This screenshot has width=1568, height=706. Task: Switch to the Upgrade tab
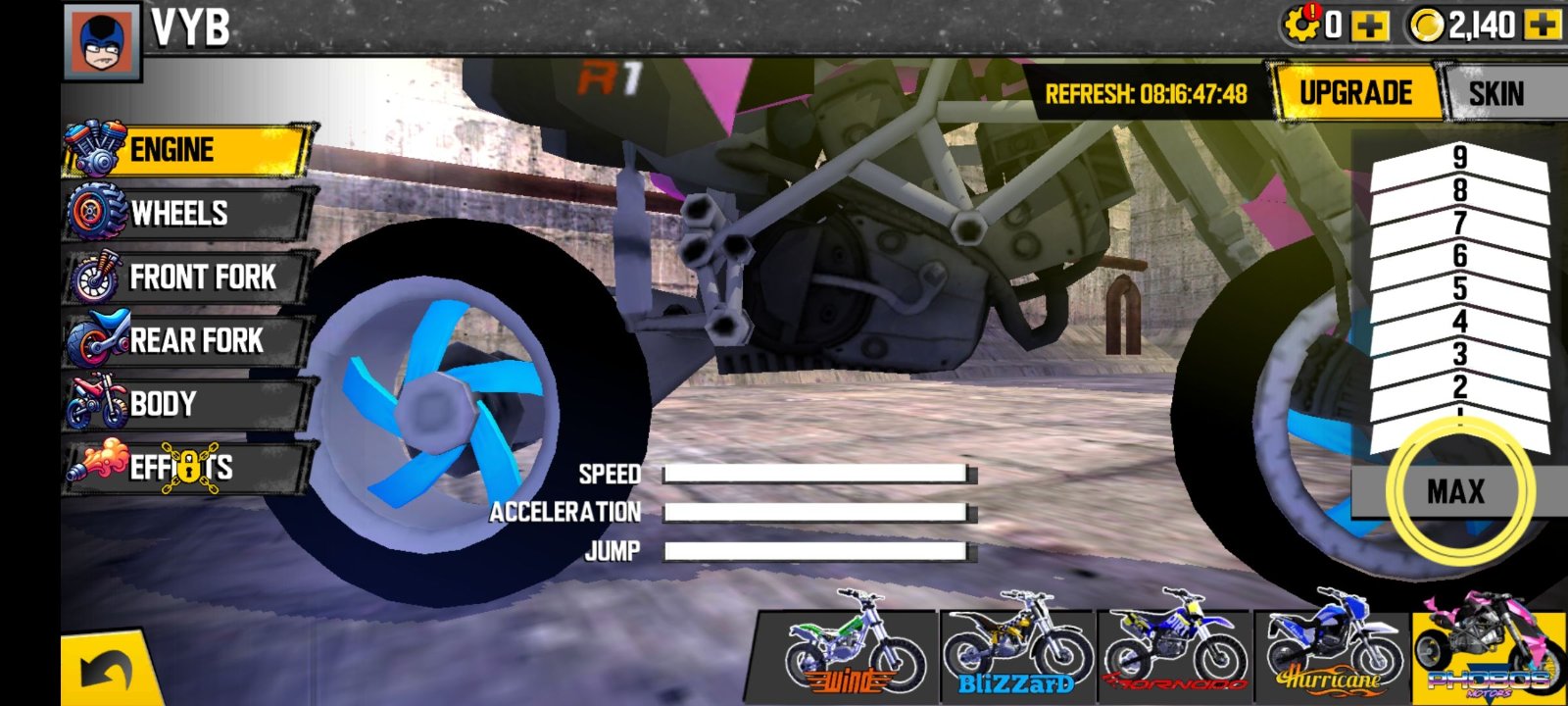(x=1355, y=93)
